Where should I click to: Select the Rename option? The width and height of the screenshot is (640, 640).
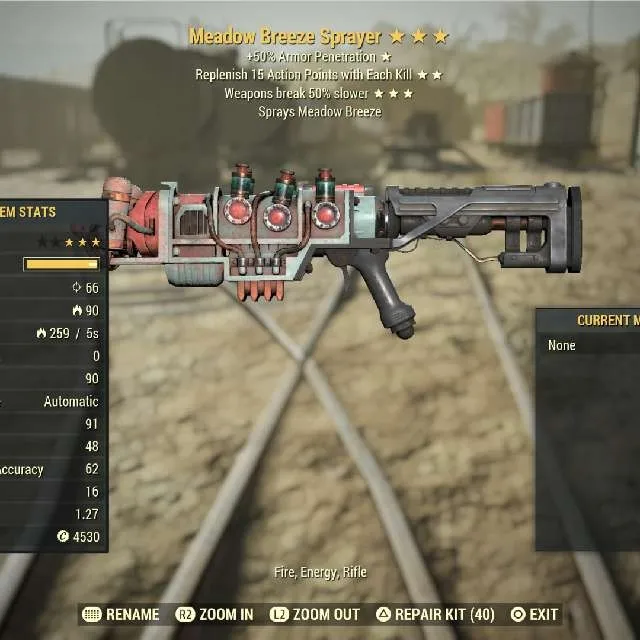[121, 614]
